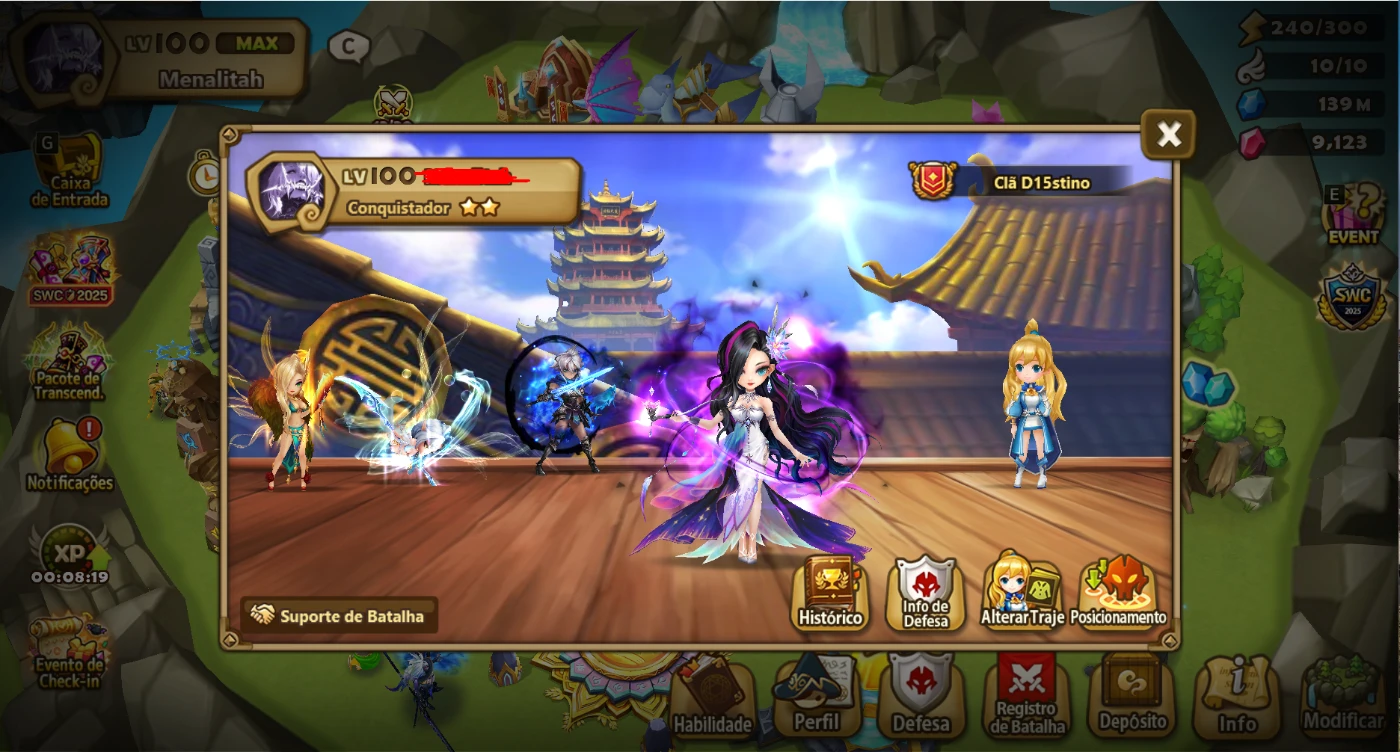Open the Suporte de Batalha handshake button
The height and width of the screenshot is (752, 1400).
pyautogui.click(x=340, y=618)
